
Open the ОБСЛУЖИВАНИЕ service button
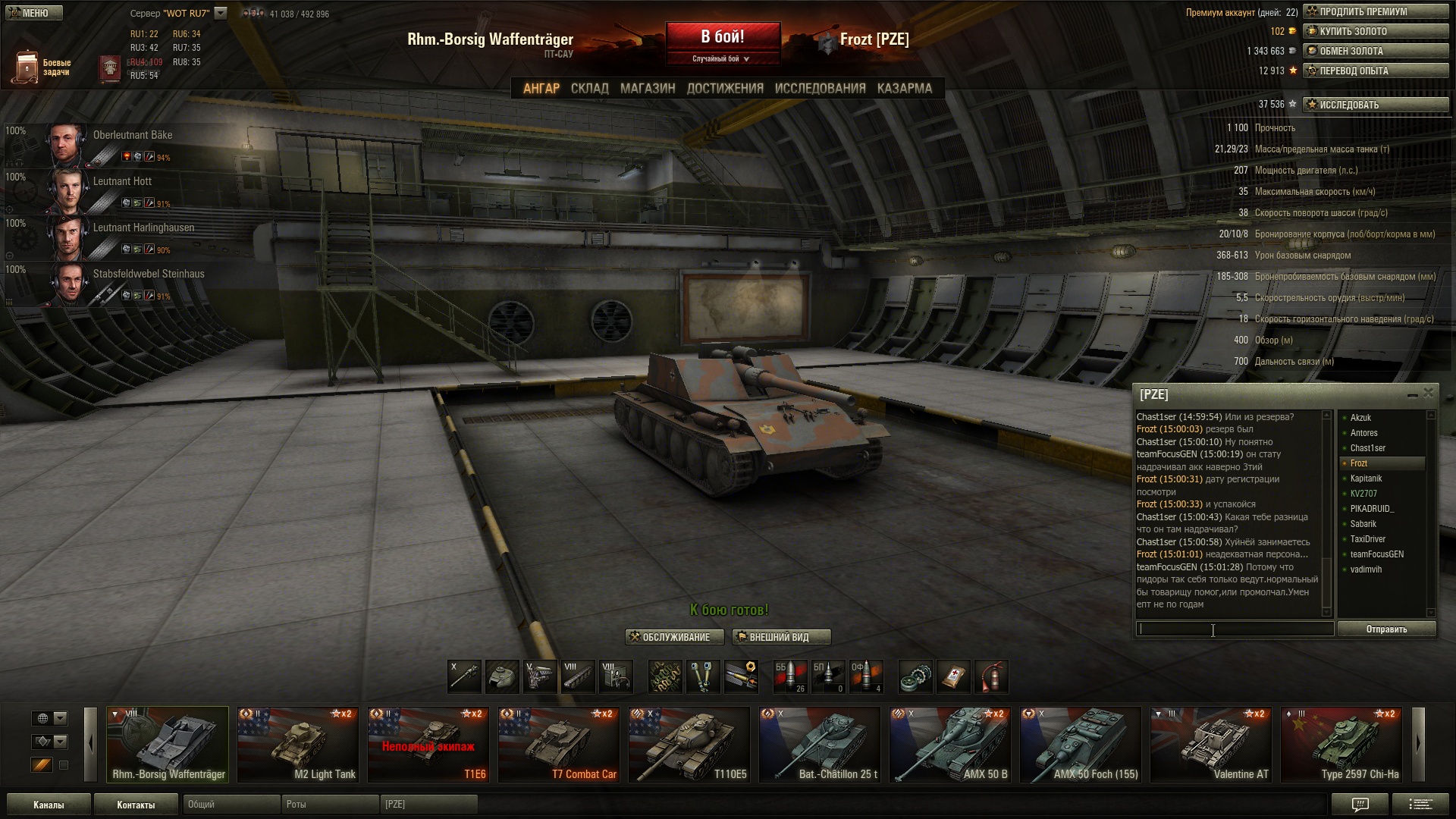pyautogui.click(x=674, y=637)
